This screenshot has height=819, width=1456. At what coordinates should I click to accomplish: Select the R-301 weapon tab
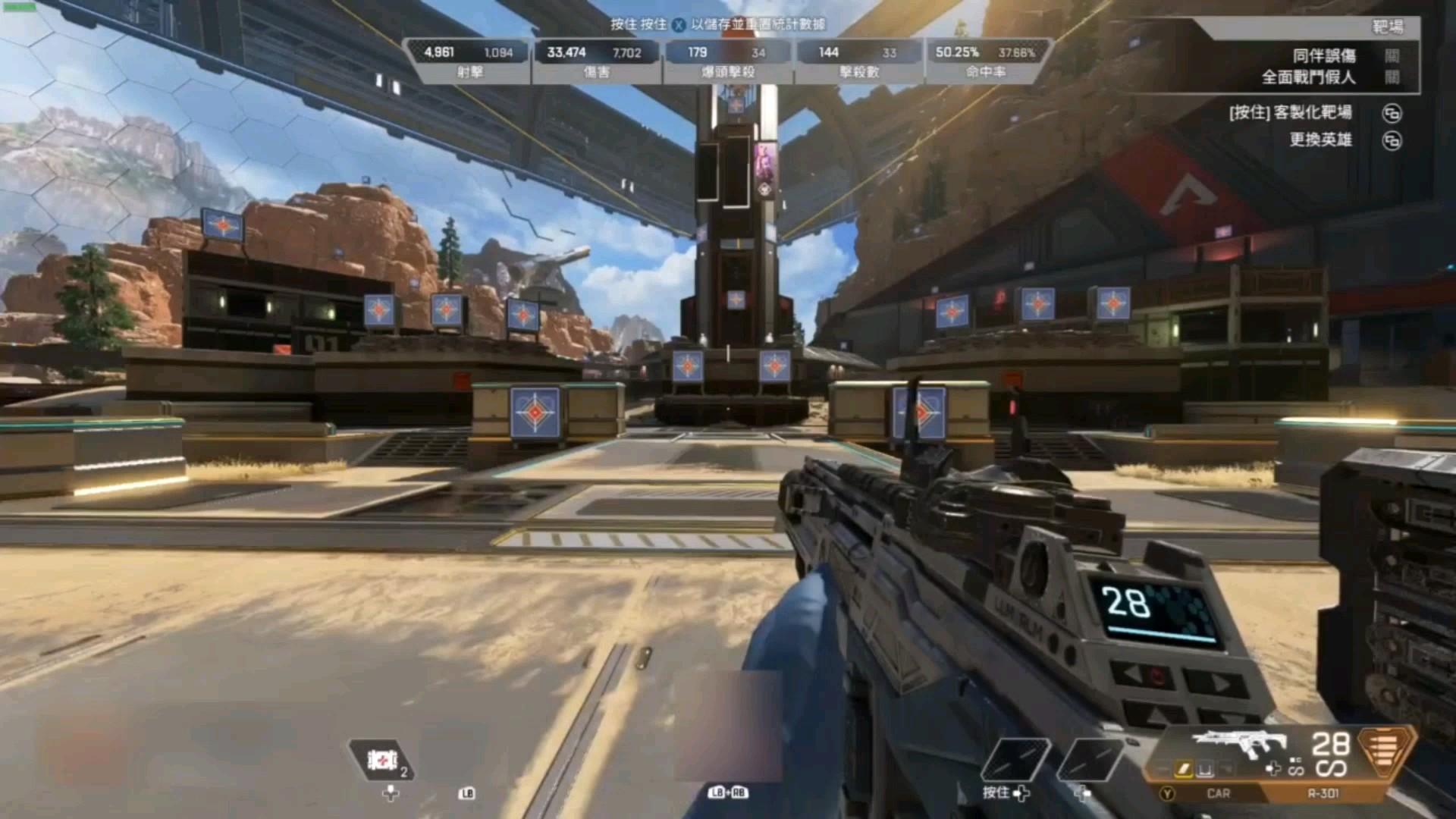click(x=1323, y=793)
